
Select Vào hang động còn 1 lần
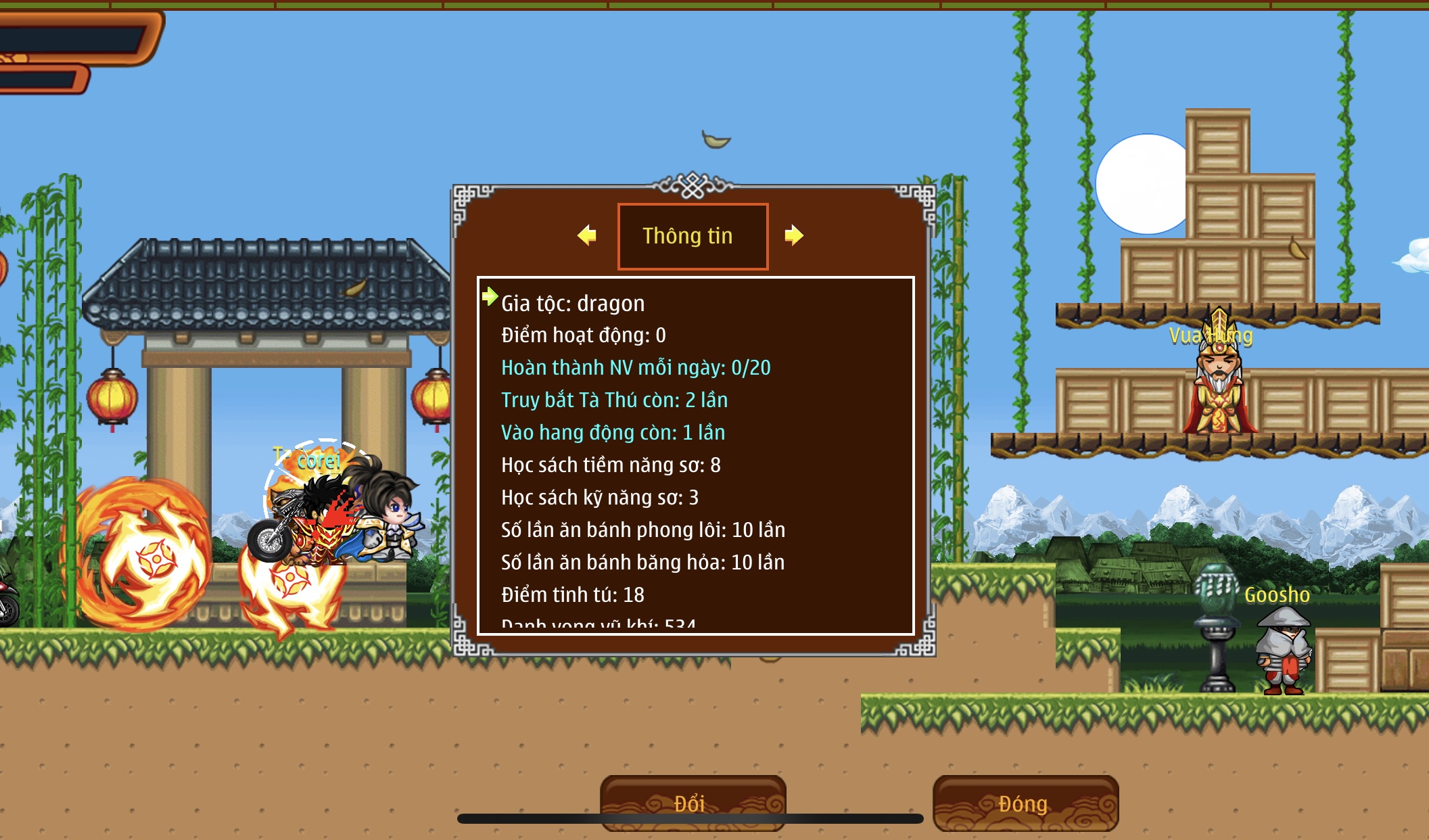(x=613, y=433)
